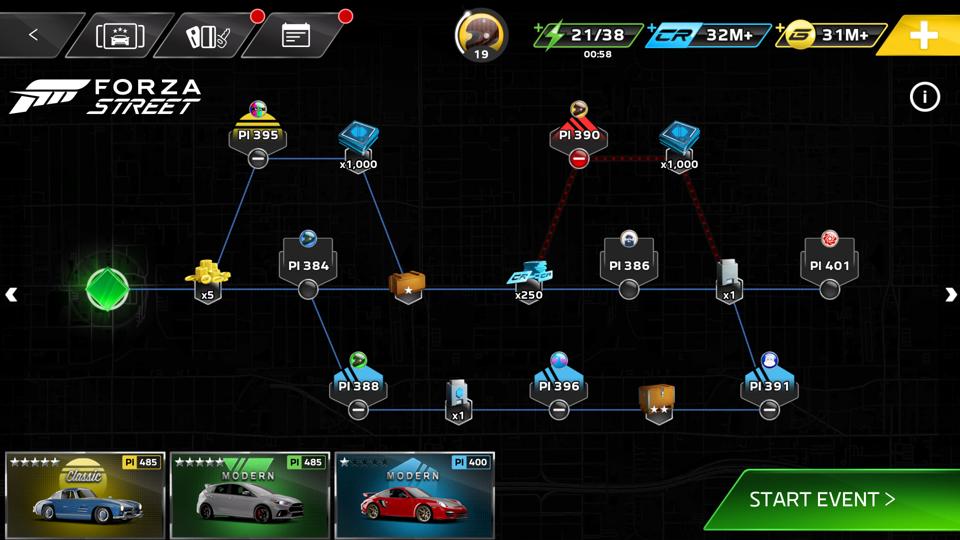Navigate to next map page, right arrow
Viewport: 960px width, 540px height.
pyautogui.click(x=950, y=294)
